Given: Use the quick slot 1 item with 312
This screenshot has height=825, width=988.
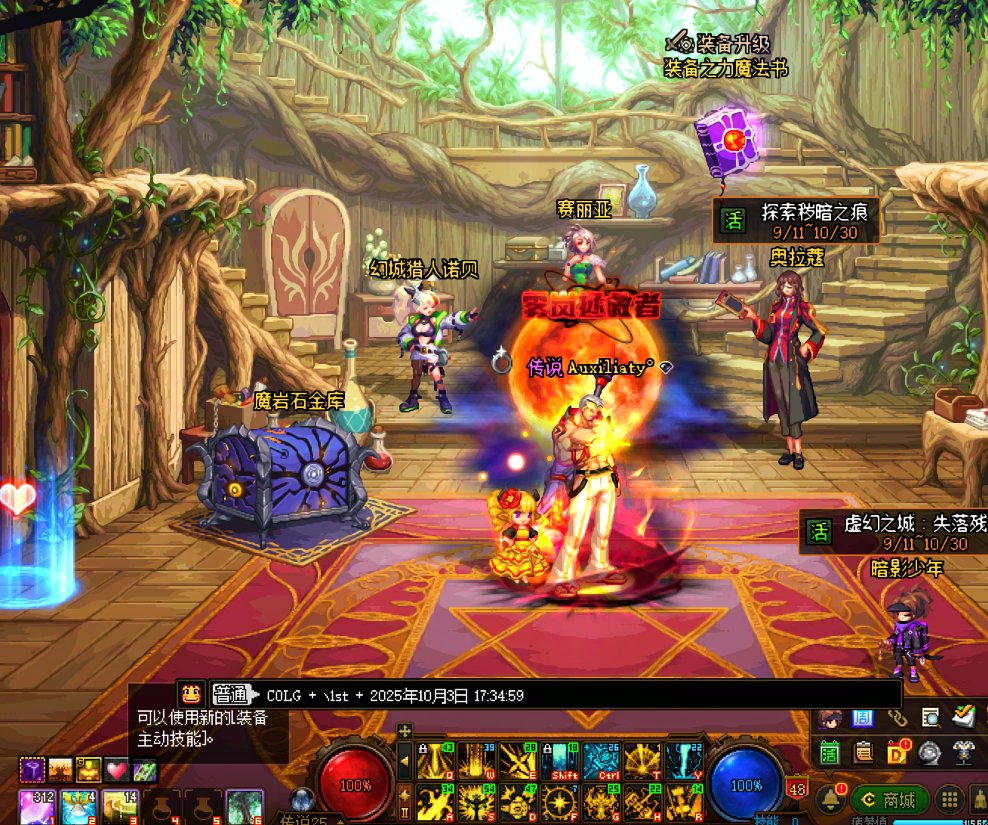Looking at the screenshot, I should 37,806.
